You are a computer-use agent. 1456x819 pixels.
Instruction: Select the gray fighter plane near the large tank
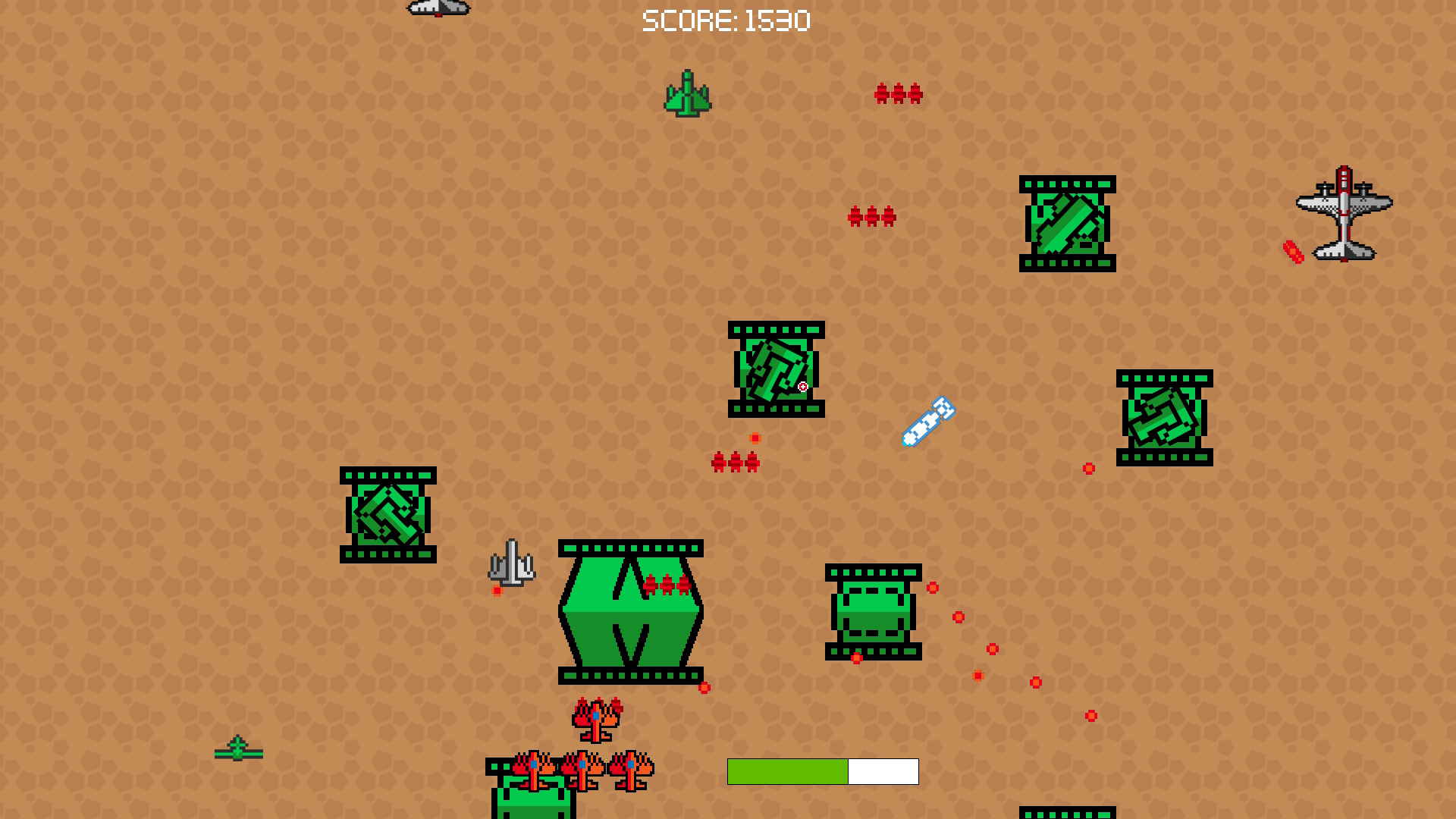pos(512,563)
